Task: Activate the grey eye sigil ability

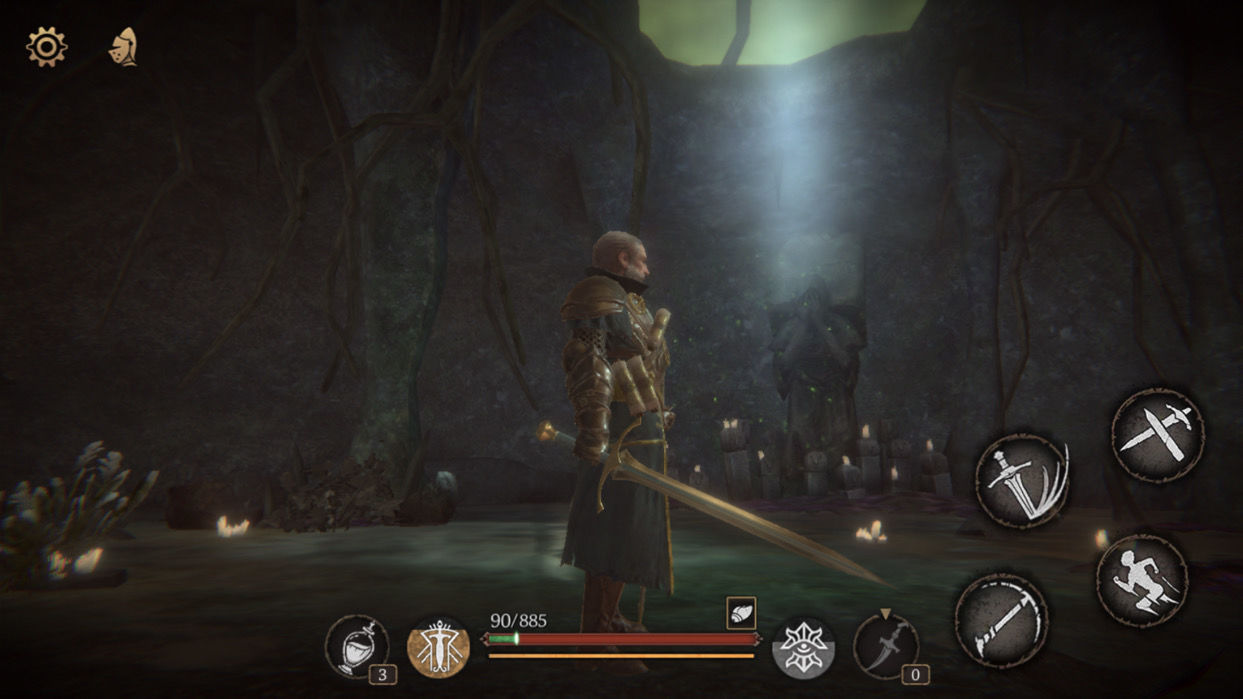Action: [803, 647]
